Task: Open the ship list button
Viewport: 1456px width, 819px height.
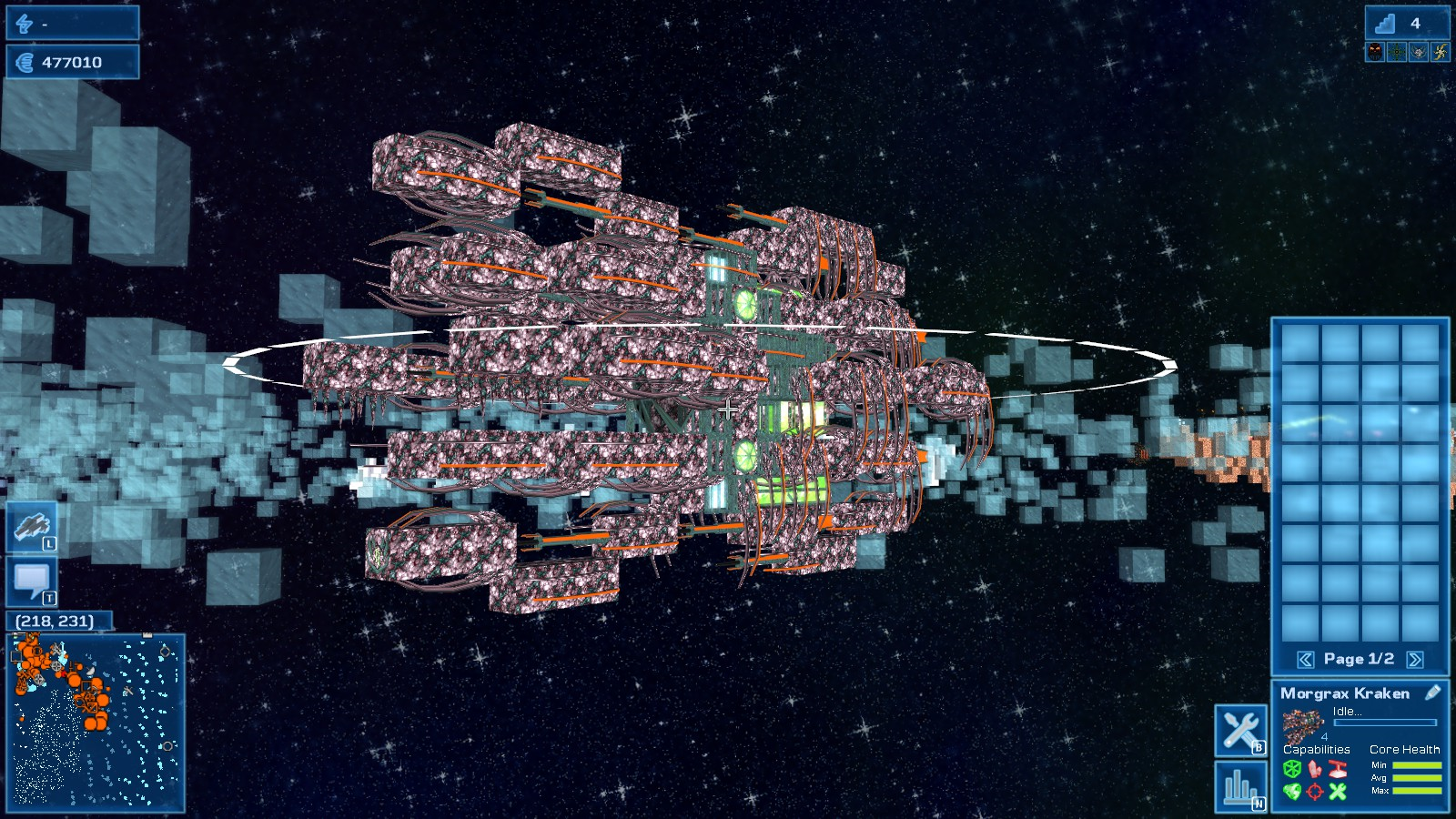Action: tap(33, 527)
